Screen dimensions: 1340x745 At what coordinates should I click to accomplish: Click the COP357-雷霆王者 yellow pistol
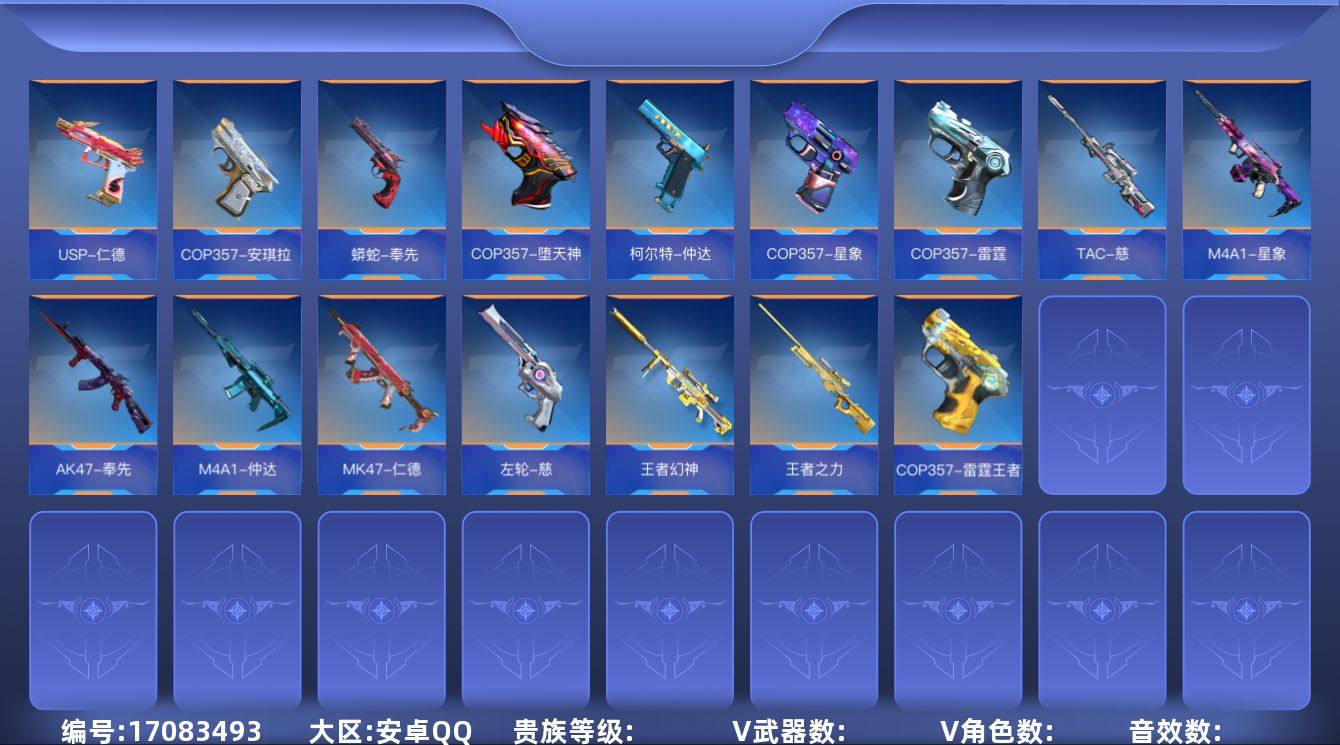[957, 390]
